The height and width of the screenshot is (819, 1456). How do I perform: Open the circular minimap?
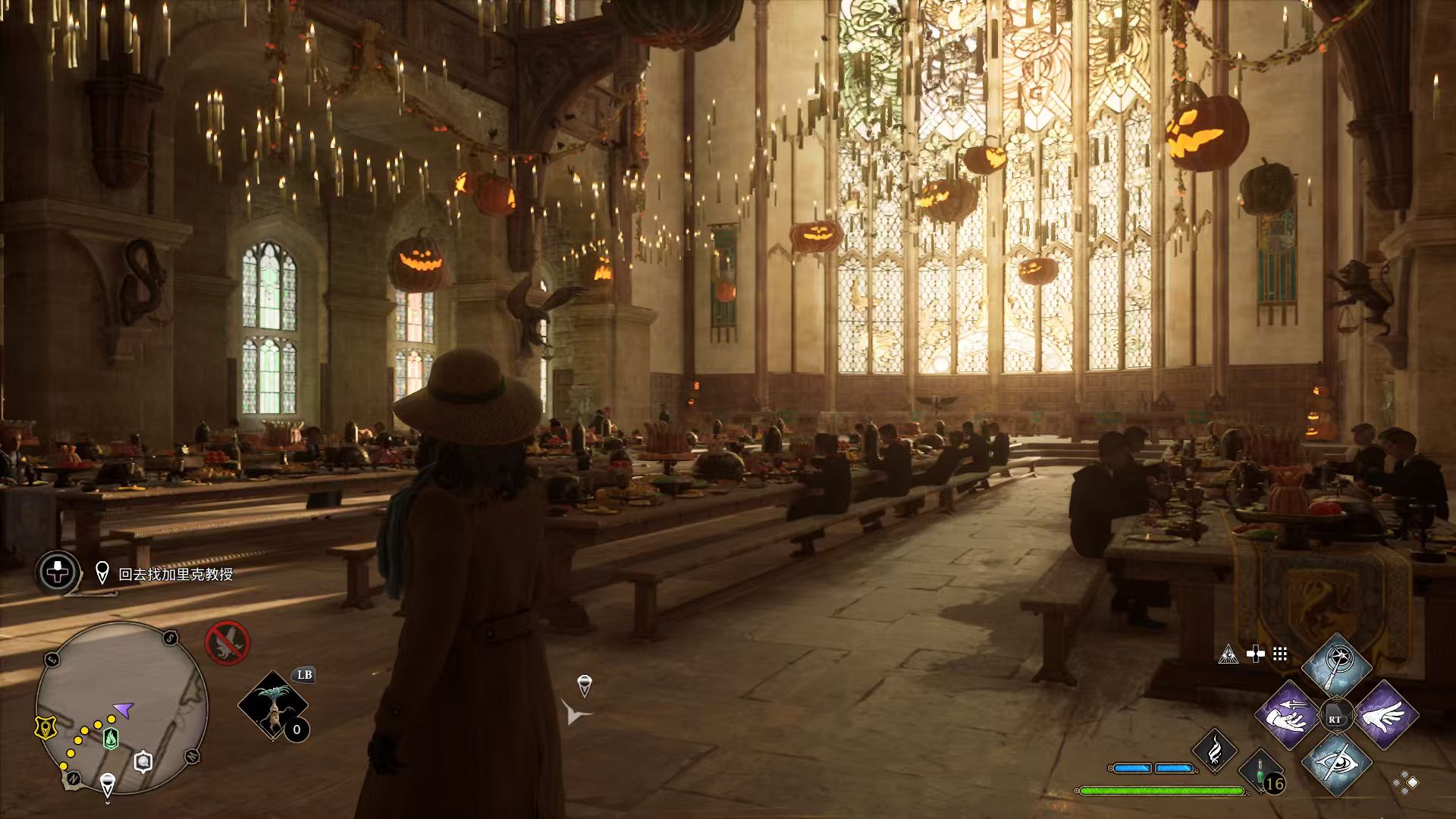(121, 707)
